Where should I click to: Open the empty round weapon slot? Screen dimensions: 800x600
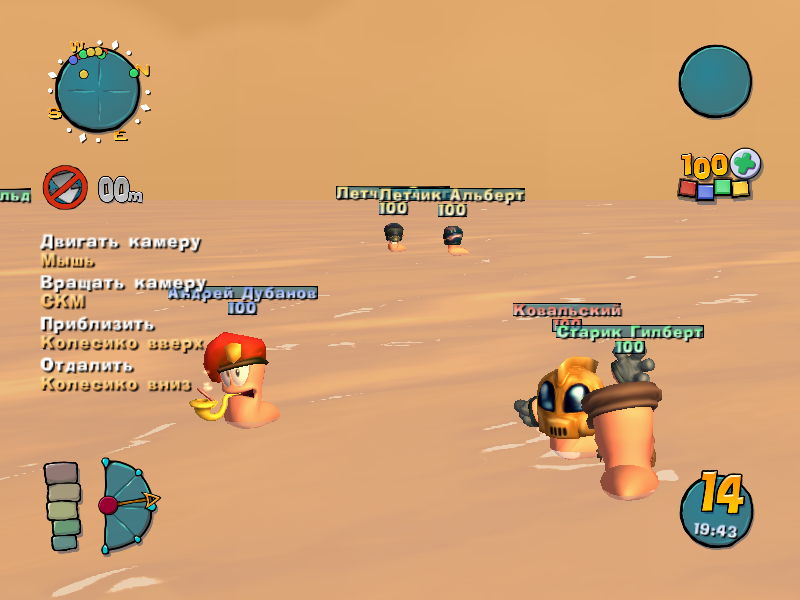pos(715,81)
